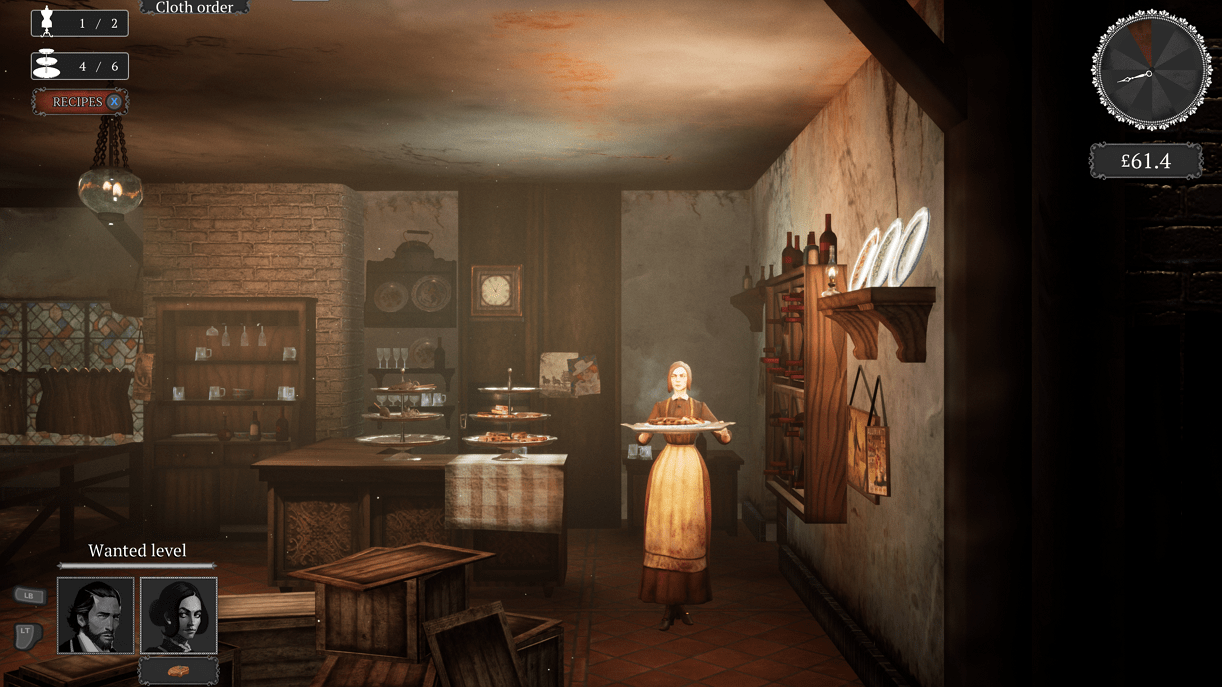This screenshot has height=687, width=1222.
Task: Select the dark-haired woman's portrait
Action: 179,615
